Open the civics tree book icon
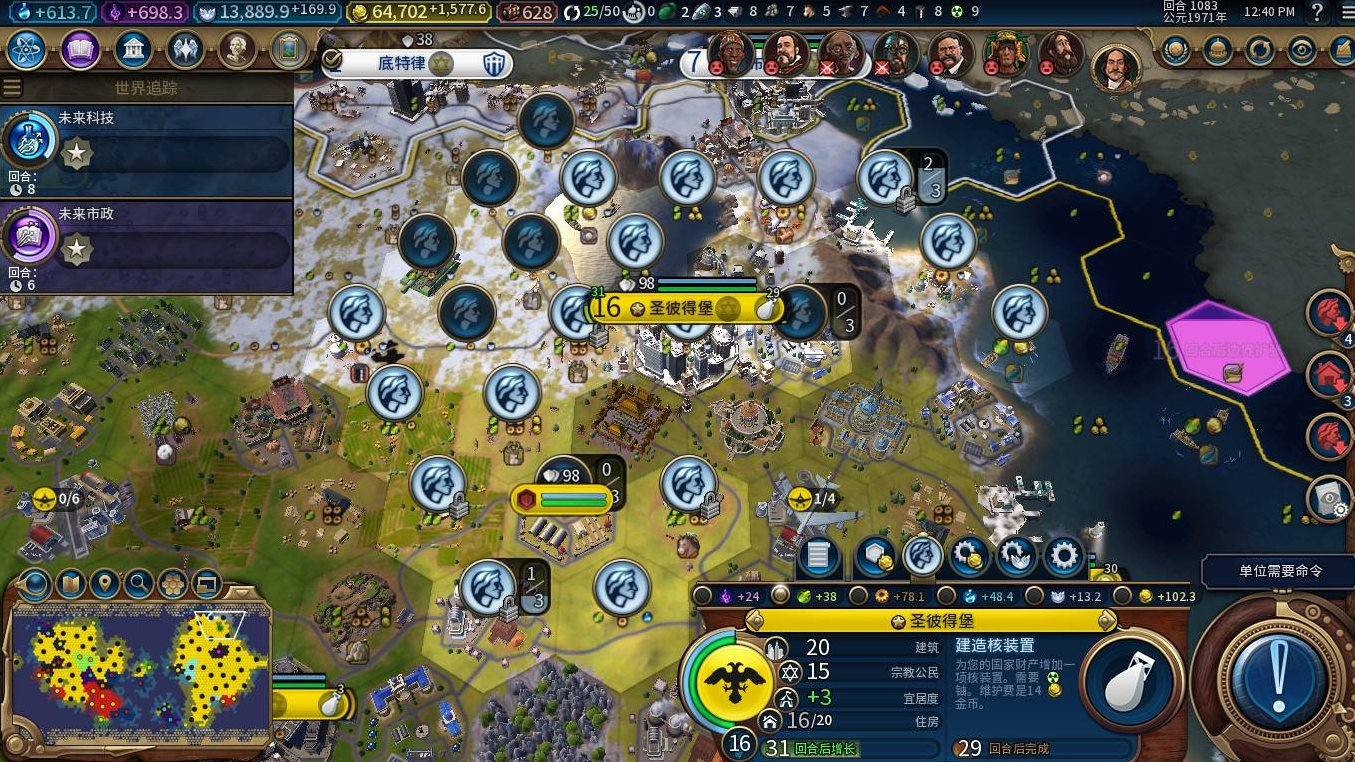Image resolution: width=1355 pixels, height=762 pixels. [x=80, y=49]
